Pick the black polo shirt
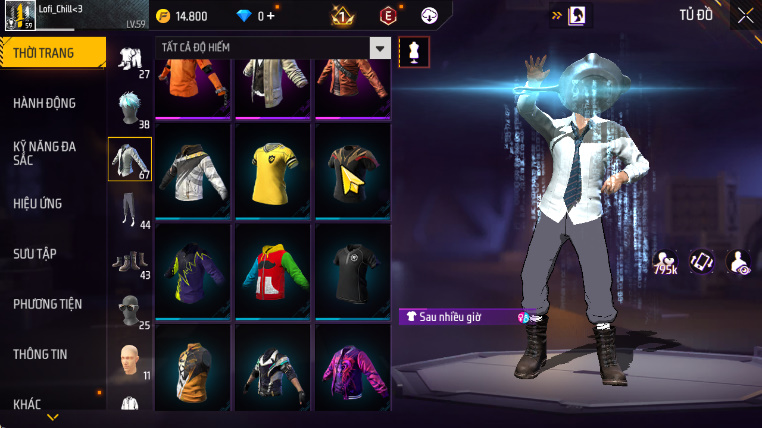Viewport: 762px width, 428px height. pyautogui.click(x=352, y=271)
